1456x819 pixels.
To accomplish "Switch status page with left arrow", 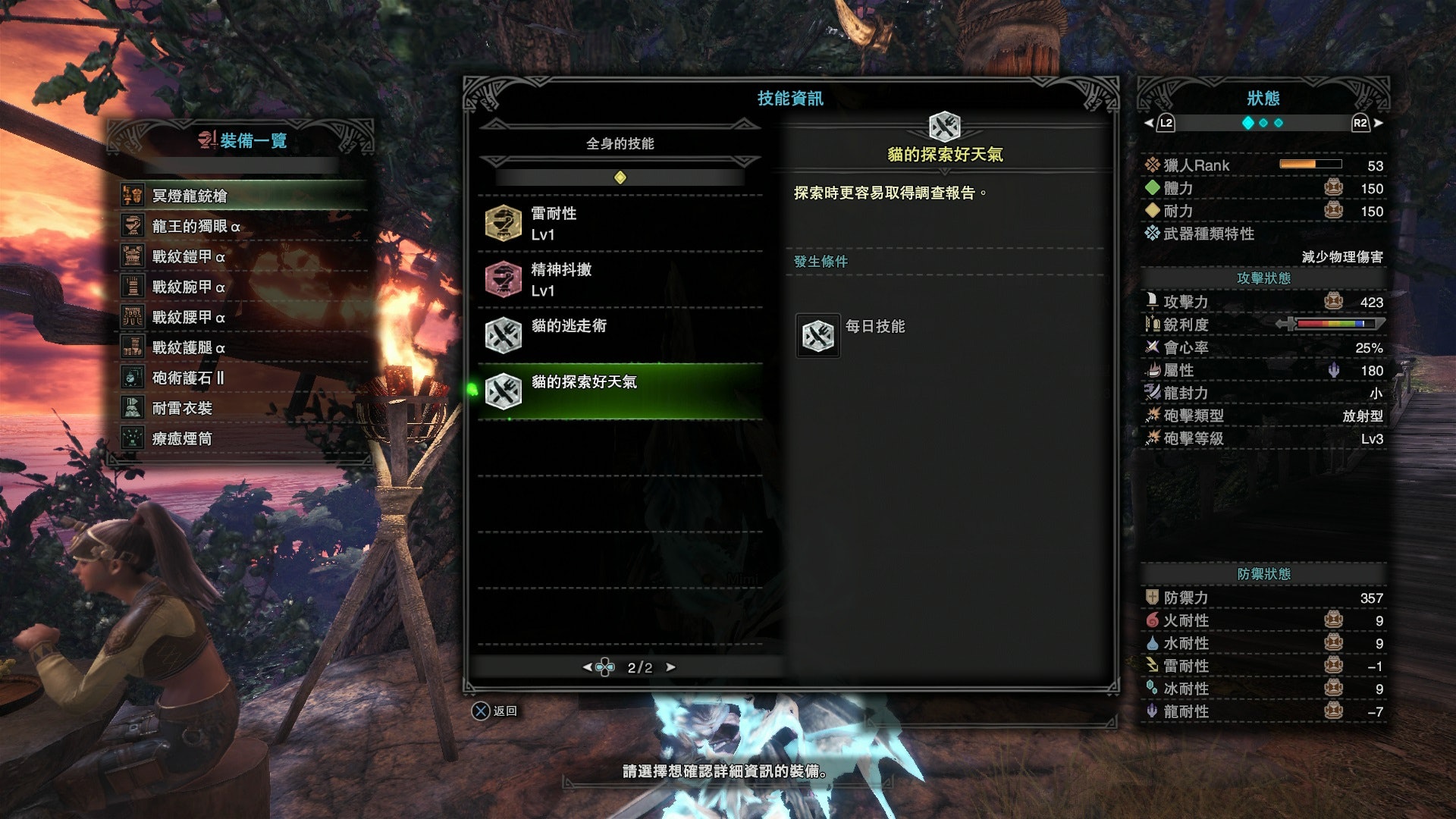I will [x=1150, y=123].
